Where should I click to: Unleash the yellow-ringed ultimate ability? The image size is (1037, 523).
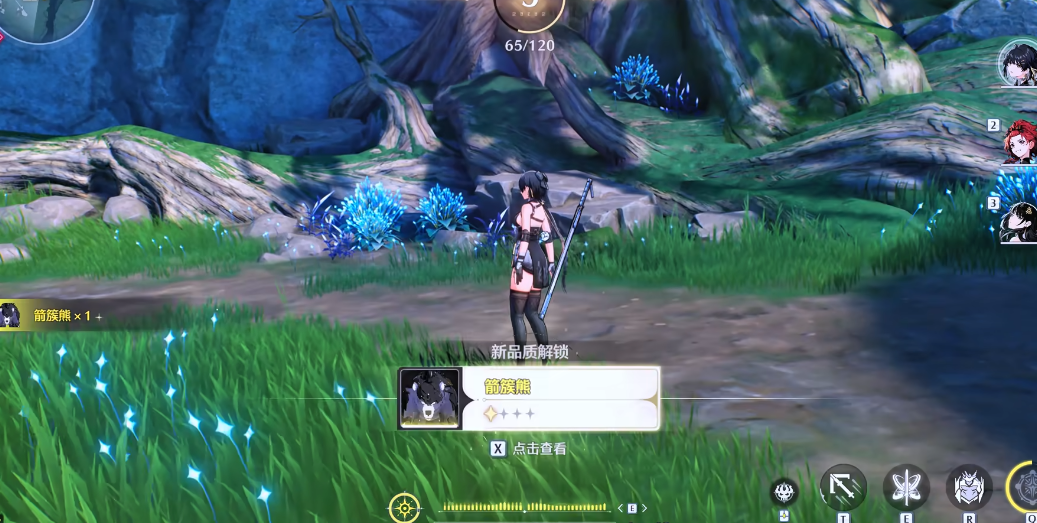click(x=1026, y=487)
